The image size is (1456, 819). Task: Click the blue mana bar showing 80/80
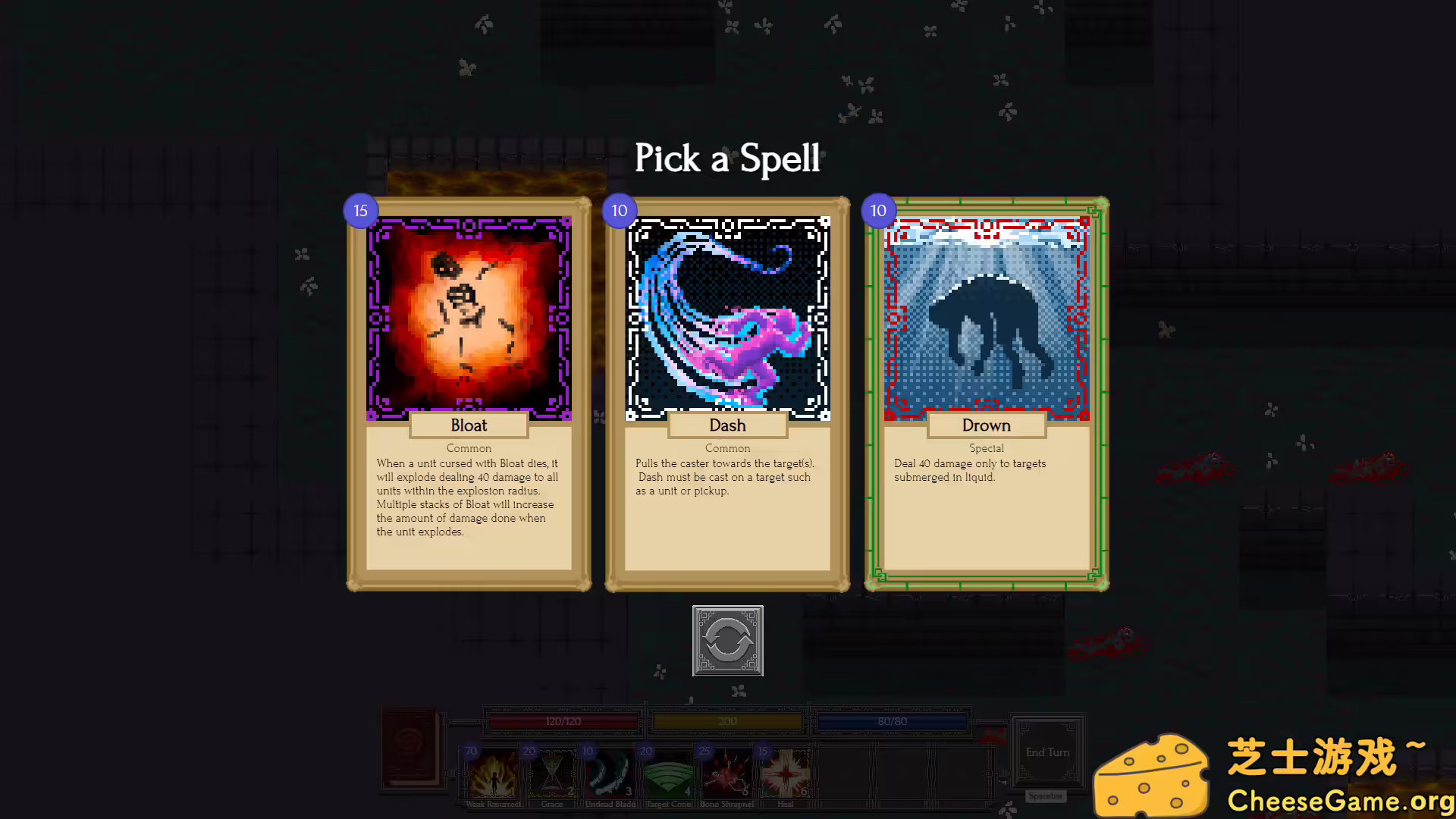892,721
